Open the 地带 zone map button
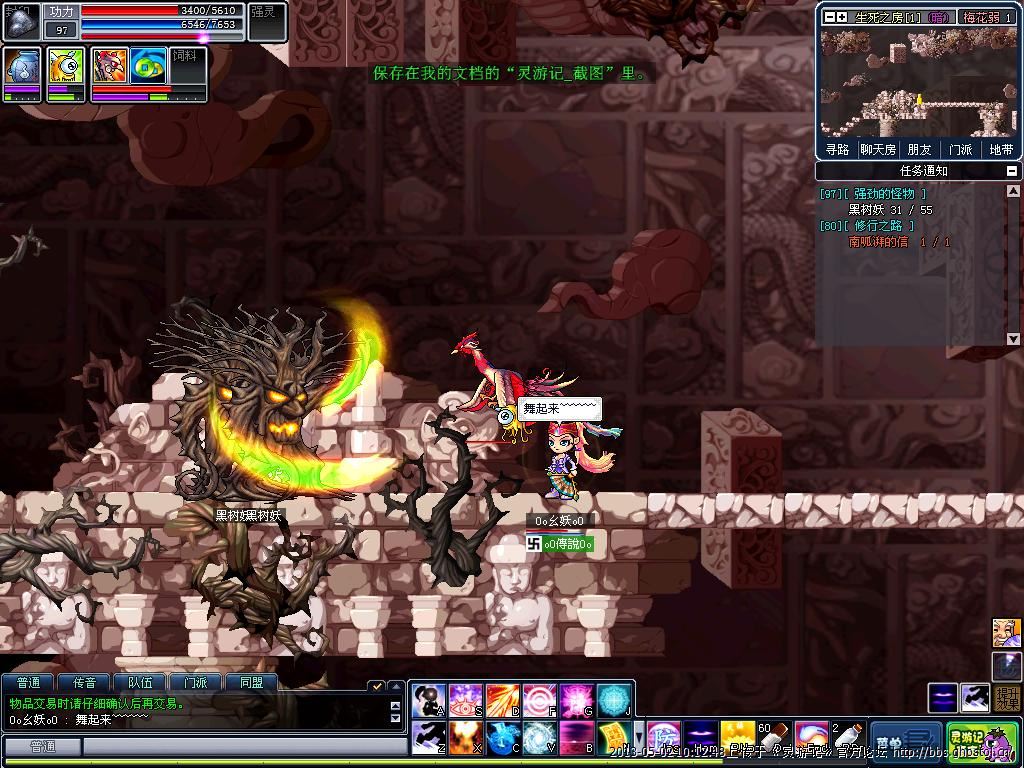This screenshot has width=1024, height=768. [x=1001, y=149]
